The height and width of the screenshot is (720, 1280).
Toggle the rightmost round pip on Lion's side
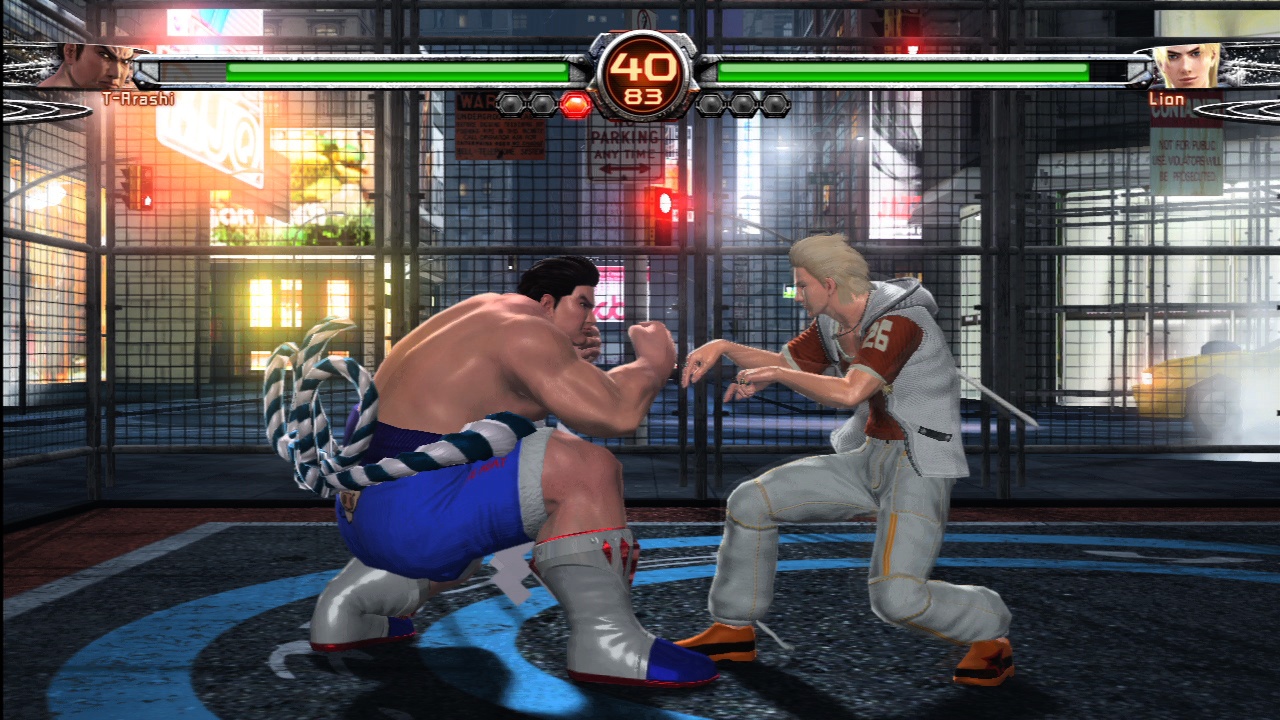(777, 103)
